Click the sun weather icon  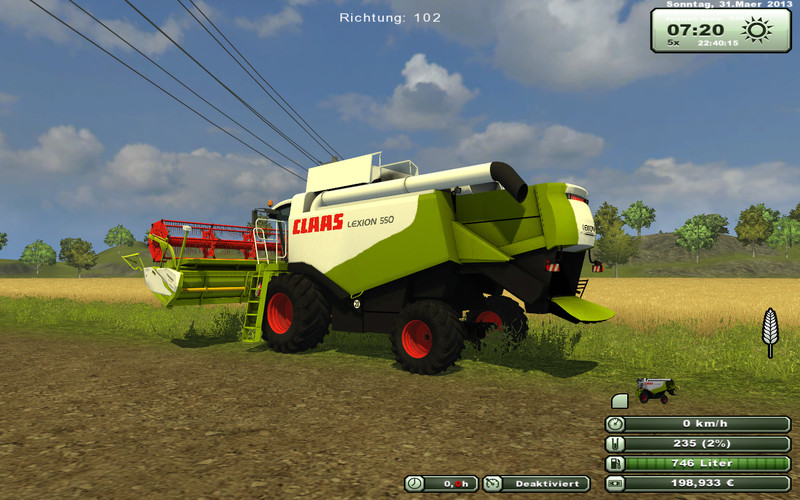757,29
